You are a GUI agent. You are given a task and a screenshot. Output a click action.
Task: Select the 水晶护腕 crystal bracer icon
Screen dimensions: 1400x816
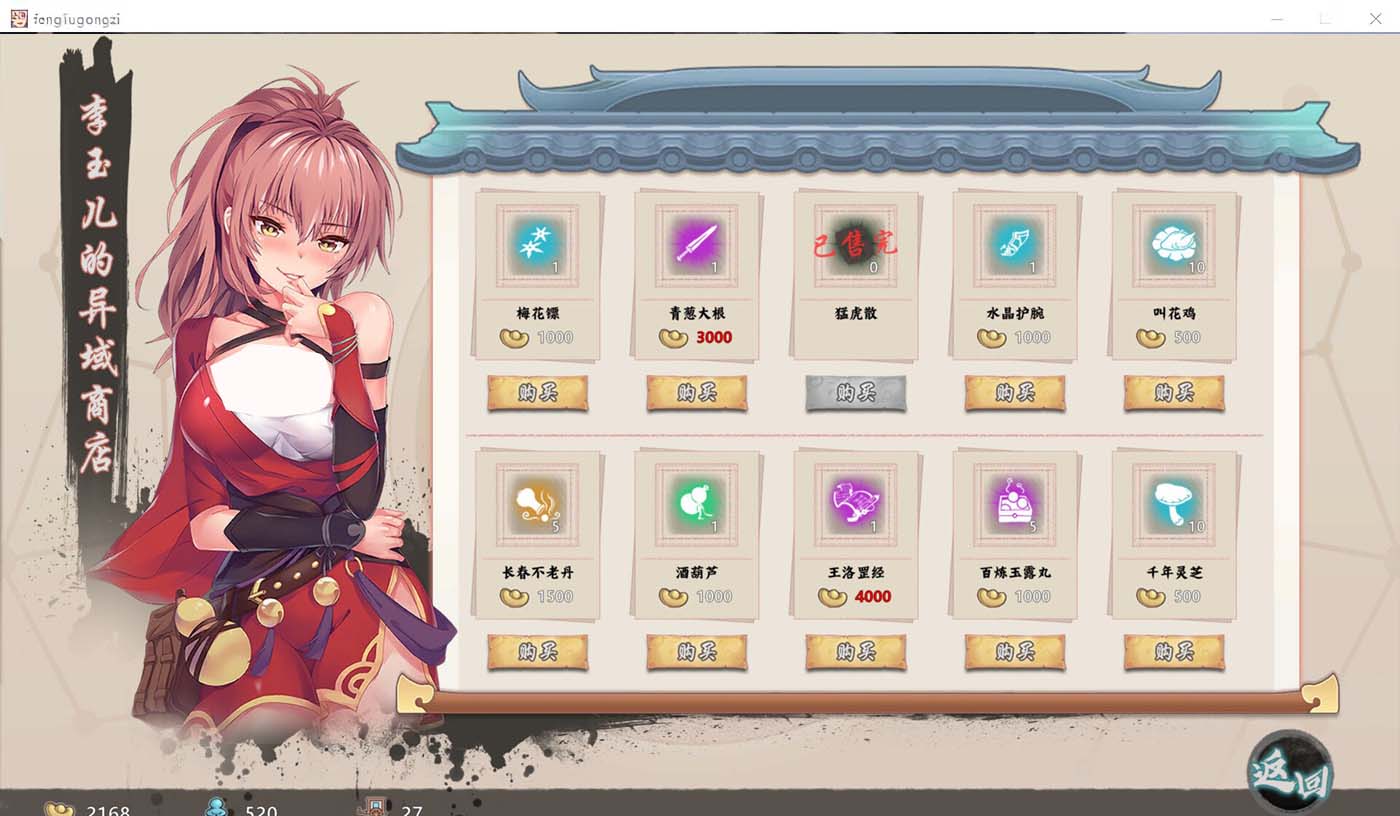point(1014,243)
